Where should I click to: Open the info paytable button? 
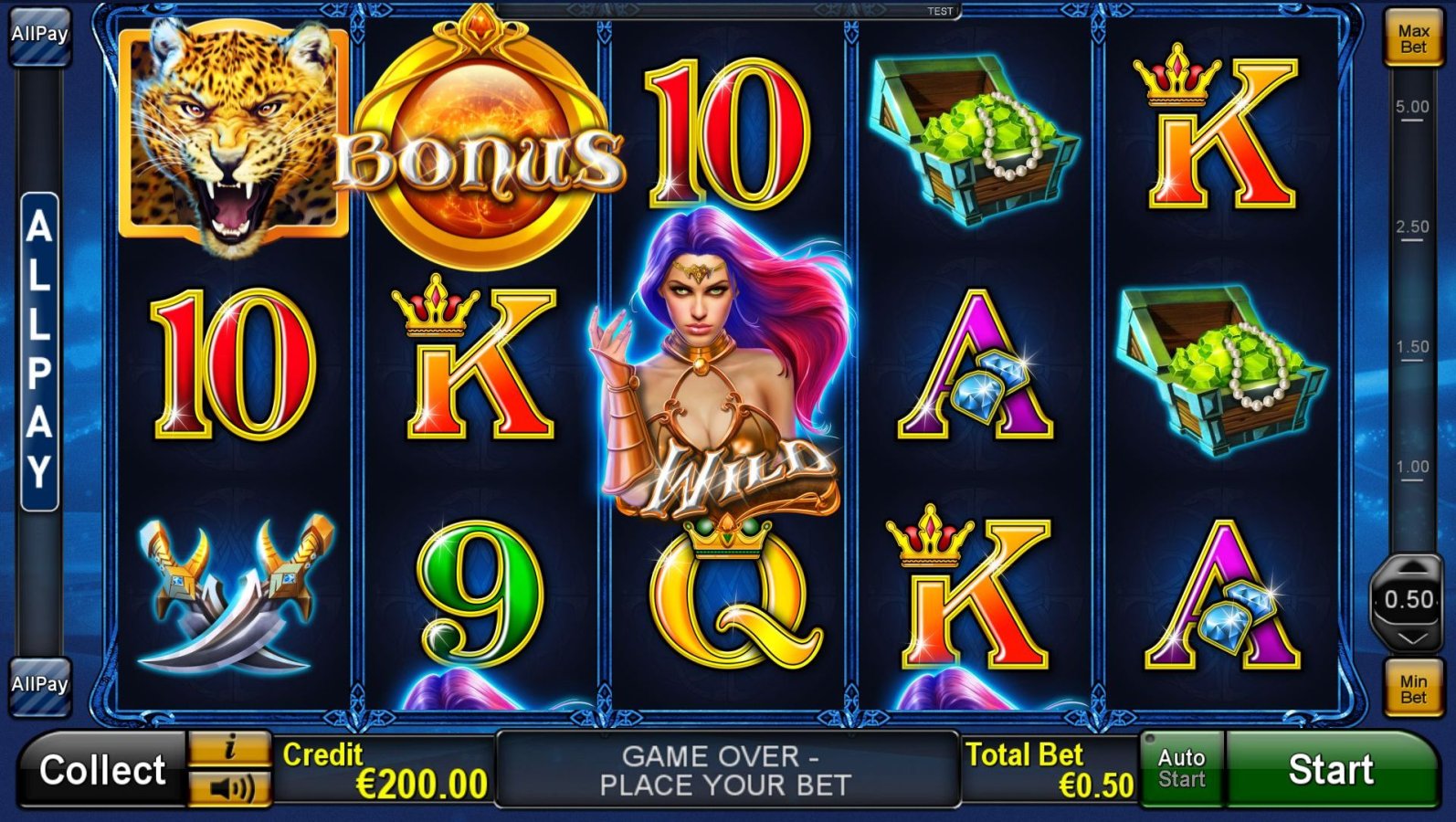(x=229, y=749)
